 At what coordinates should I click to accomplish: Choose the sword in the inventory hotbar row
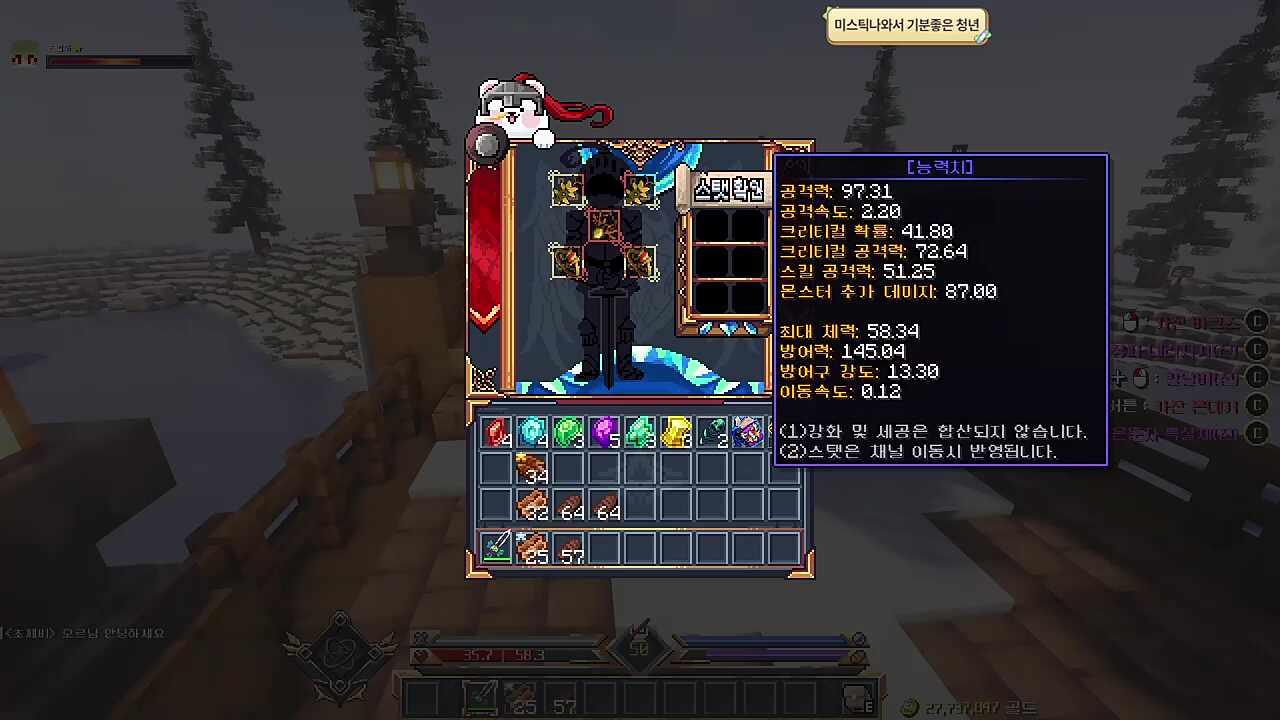(497, 547)
